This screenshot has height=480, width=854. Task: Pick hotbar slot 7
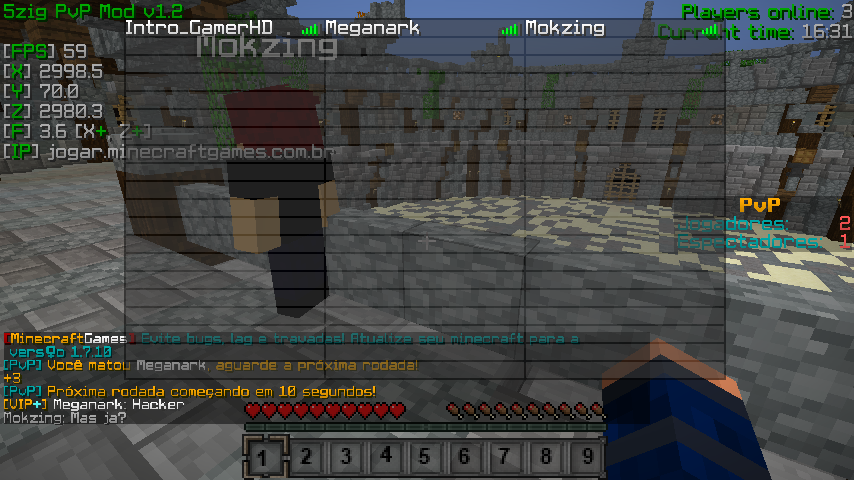(505, 457)
